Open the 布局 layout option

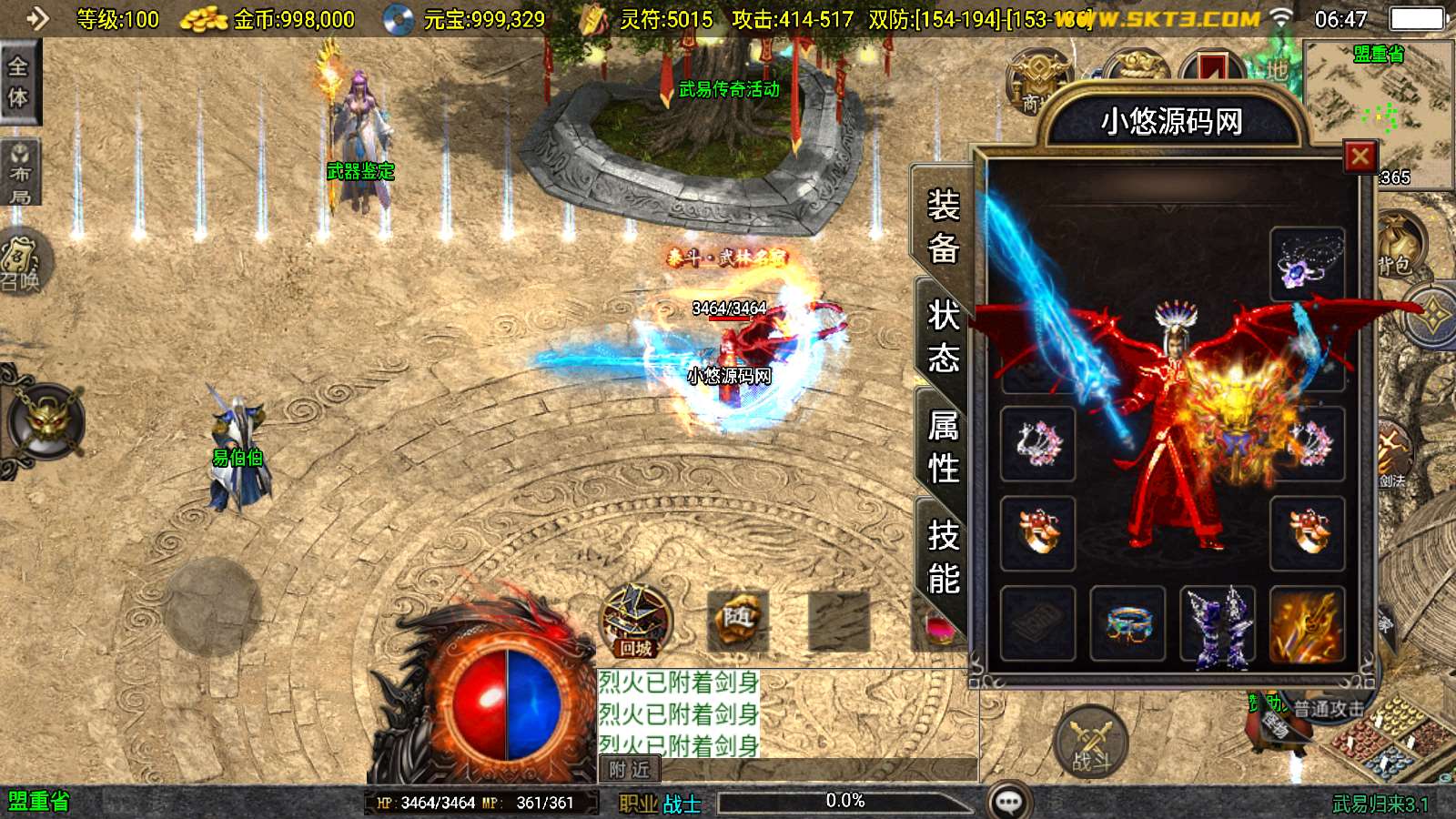19,173
